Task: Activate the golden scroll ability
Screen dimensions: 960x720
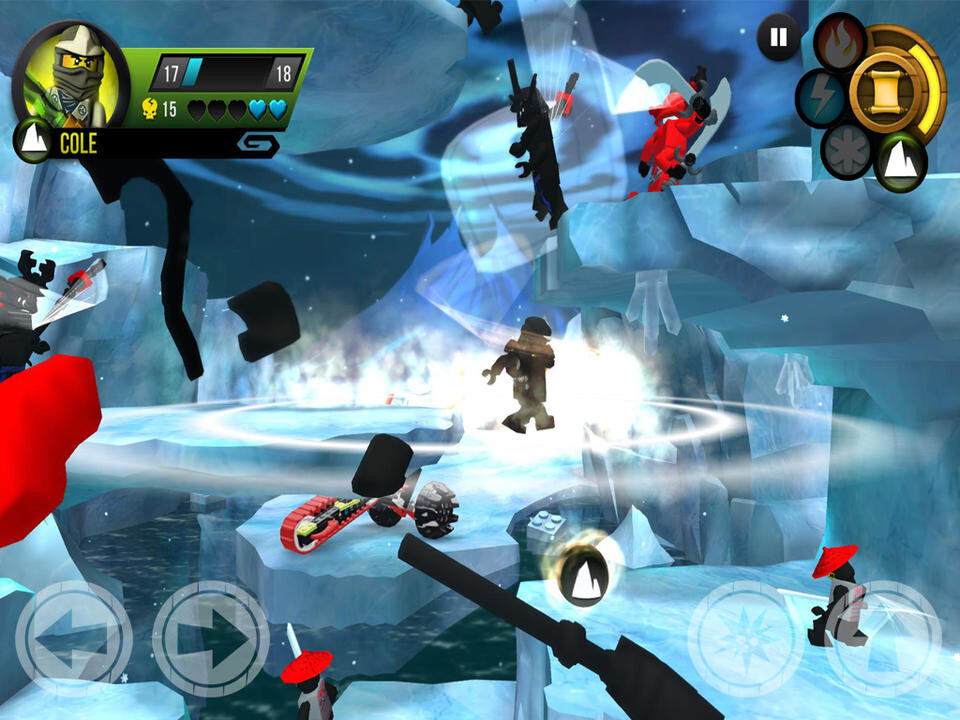Action: pos(884,89)
